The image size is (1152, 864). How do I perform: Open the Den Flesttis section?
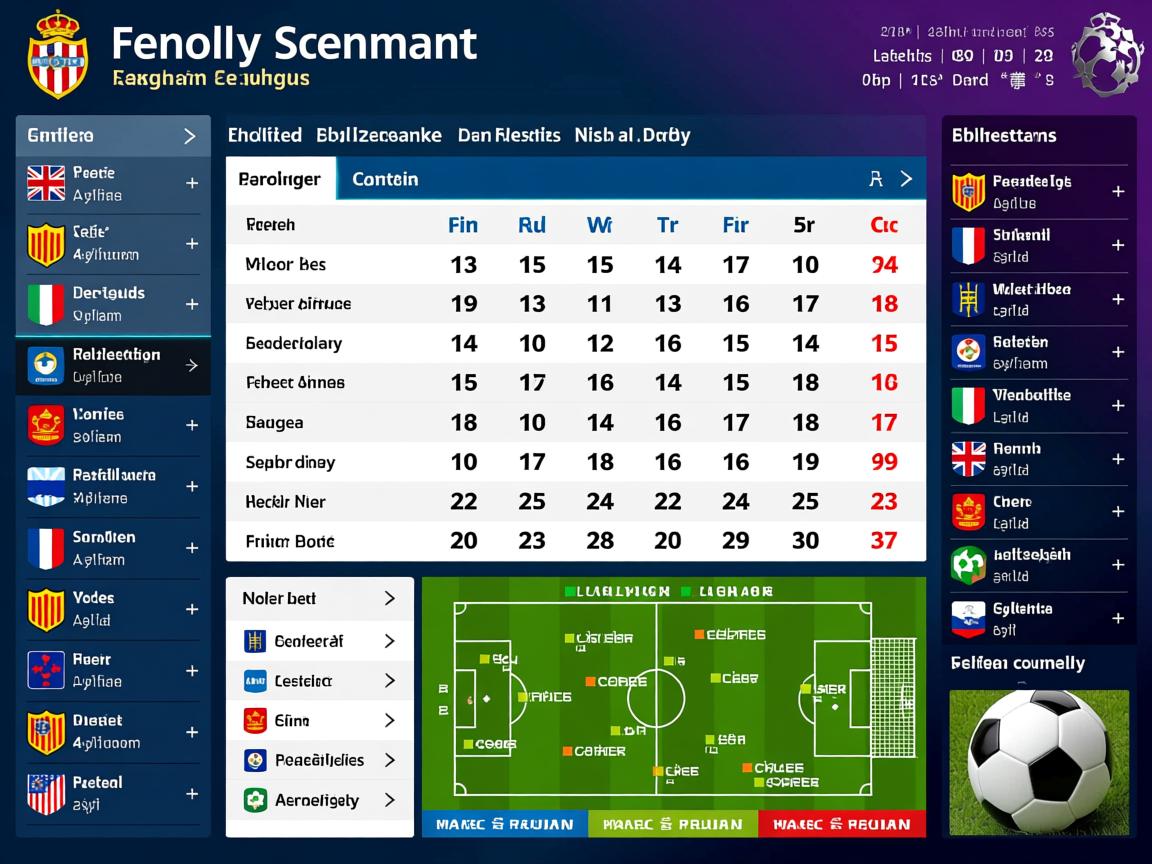click(x=509, y=135)
